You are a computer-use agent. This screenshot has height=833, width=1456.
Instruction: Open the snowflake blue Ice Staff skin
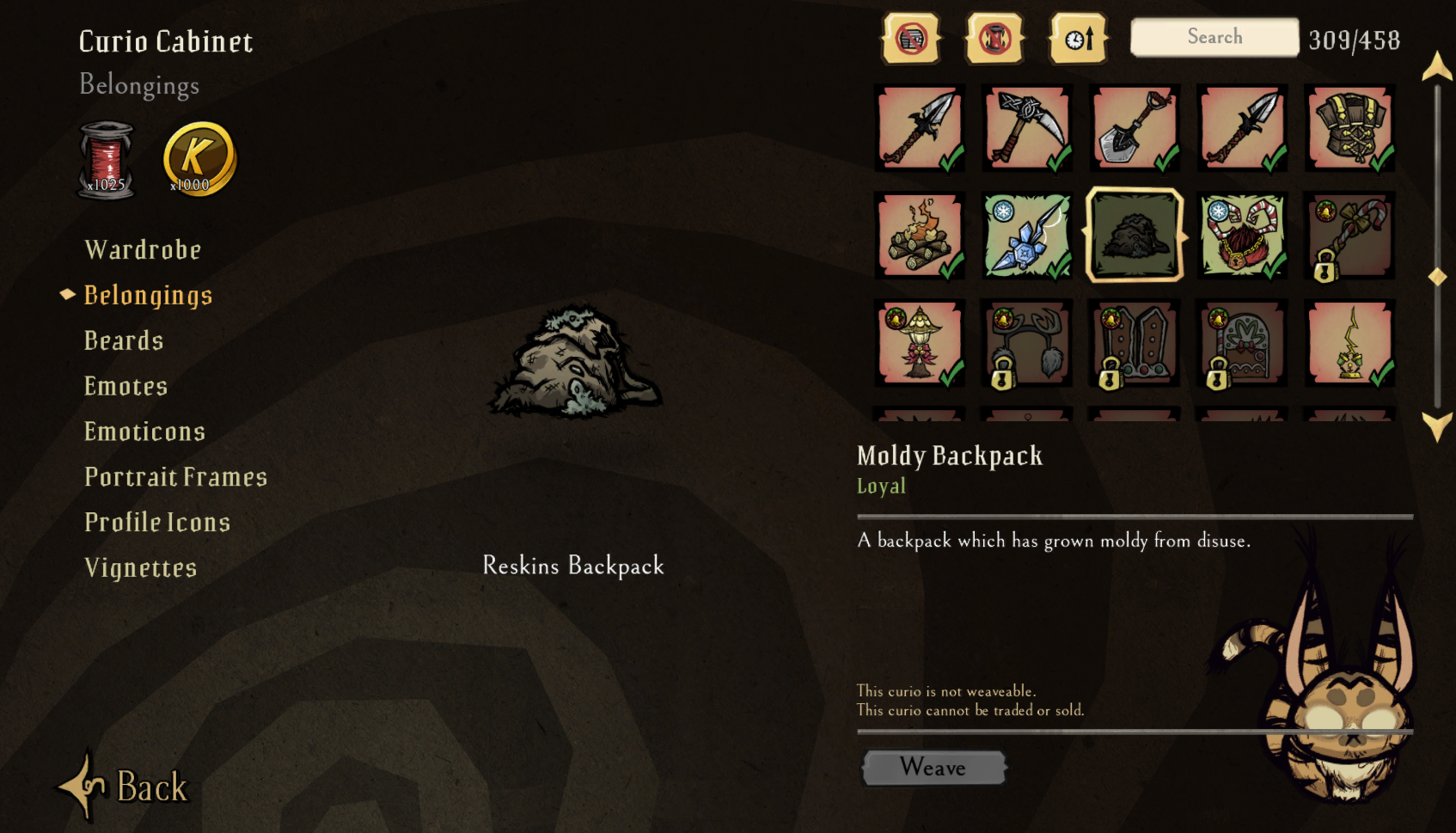pyautogui.click(x=1026, y=236)
